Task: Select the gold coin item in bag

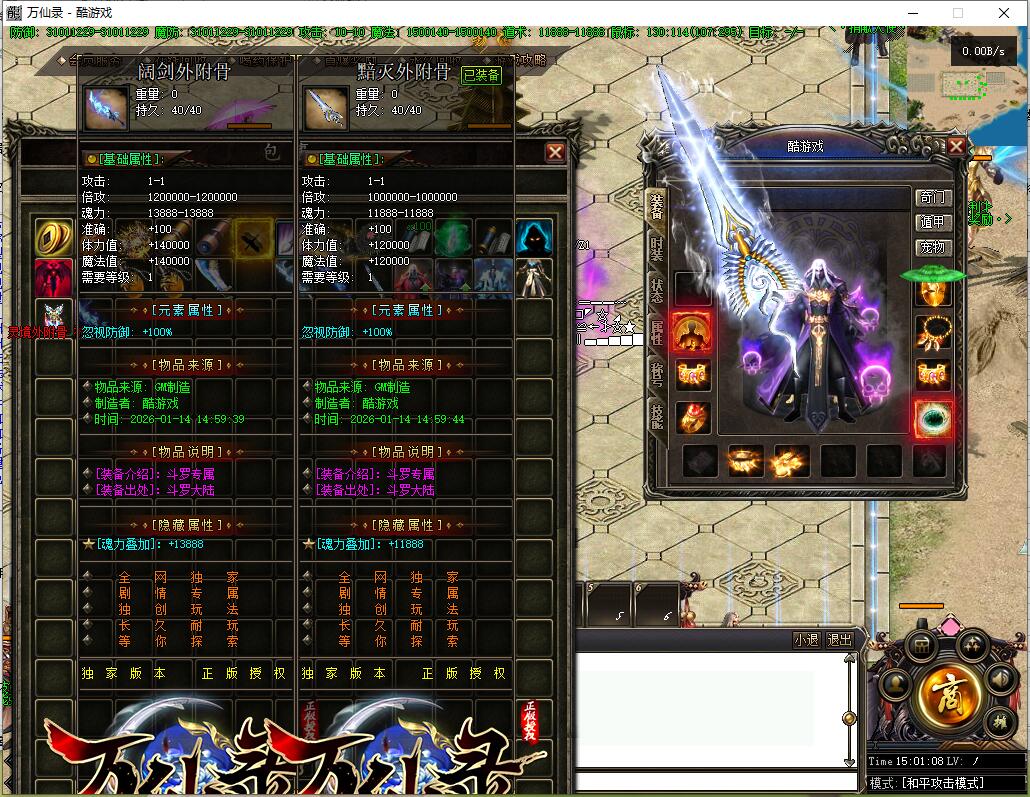Action: [x=53, y=237]
